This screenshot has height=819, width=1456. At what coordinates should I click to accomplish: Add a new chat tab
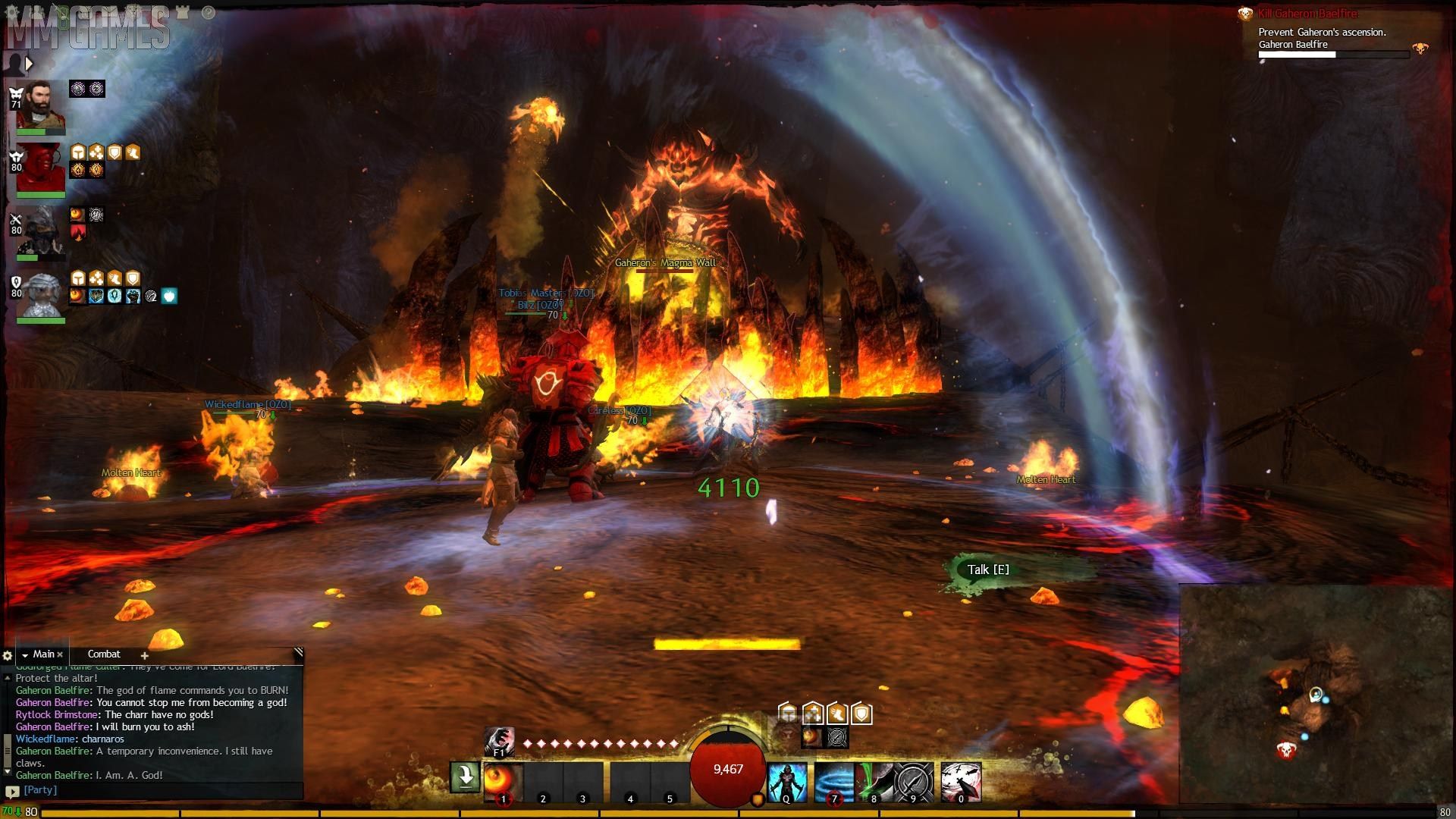144,655
